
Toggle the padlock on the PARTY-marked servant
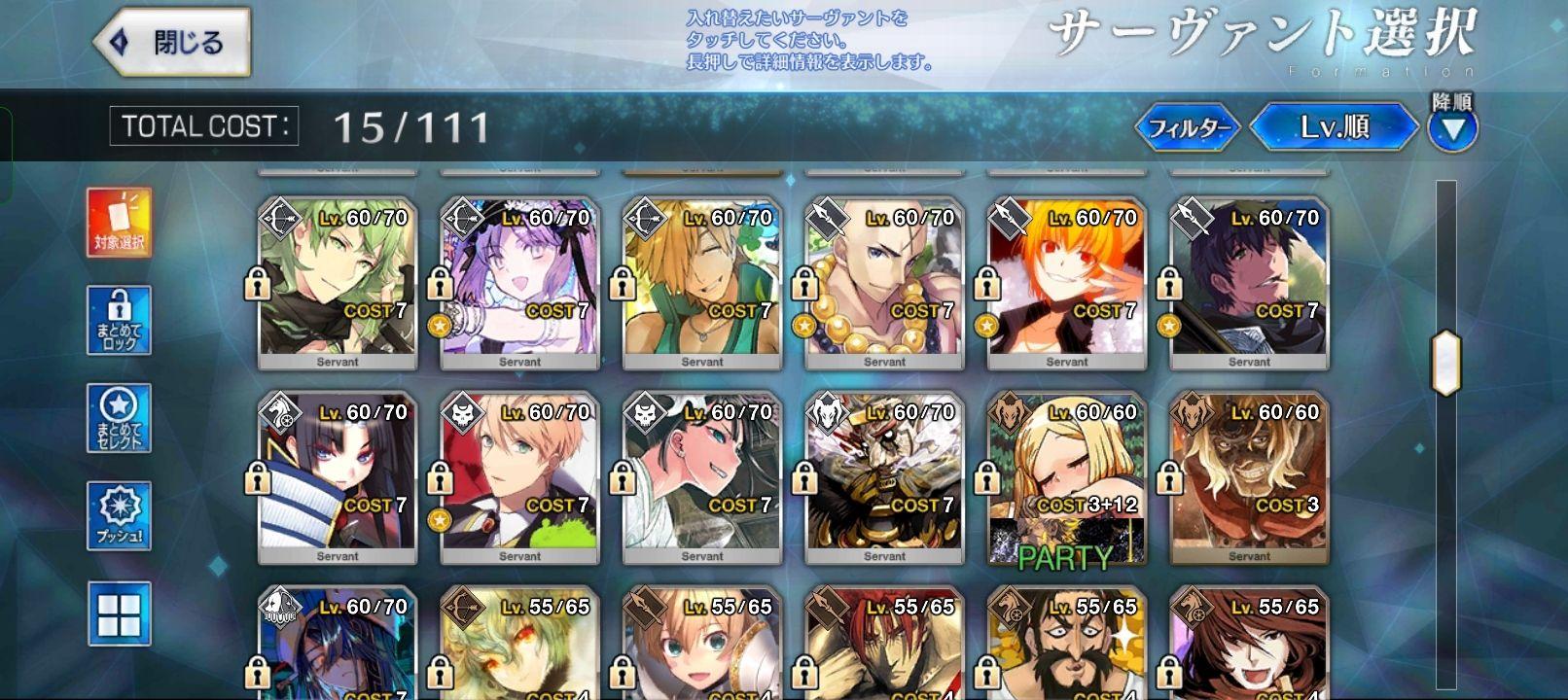988,480
